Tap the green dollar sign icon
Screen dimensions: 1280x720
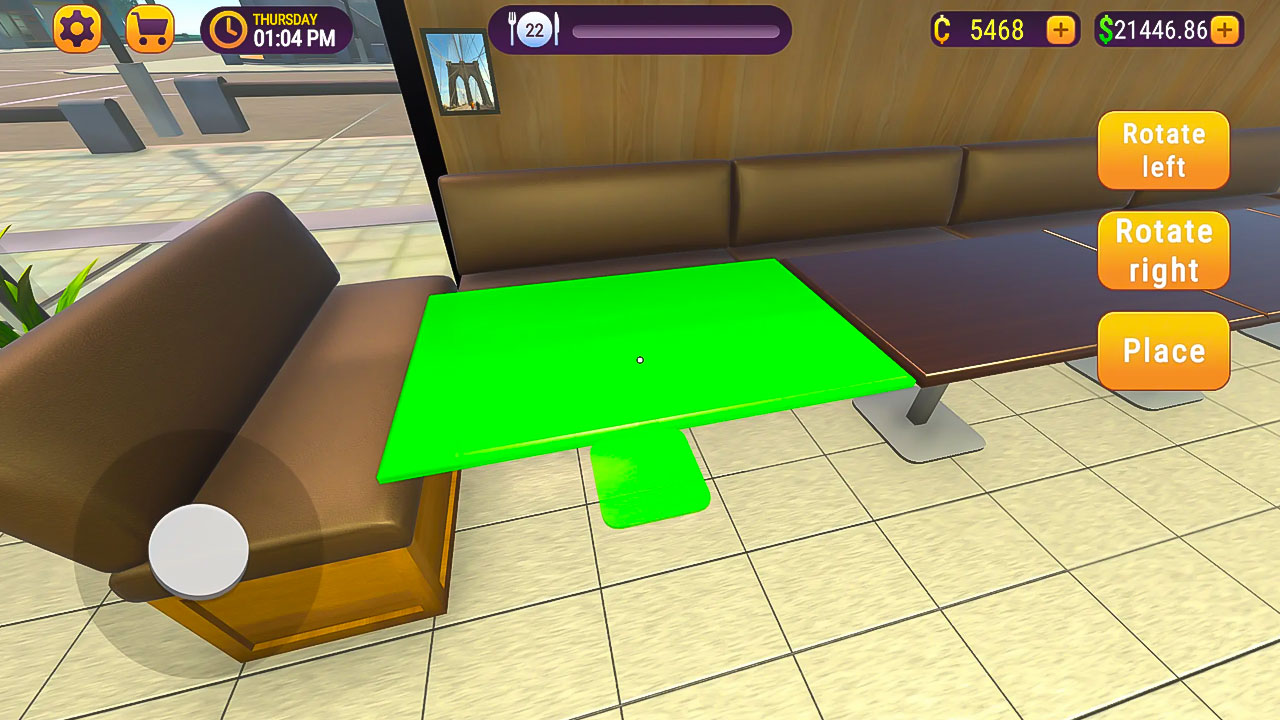coord(1109,31)
